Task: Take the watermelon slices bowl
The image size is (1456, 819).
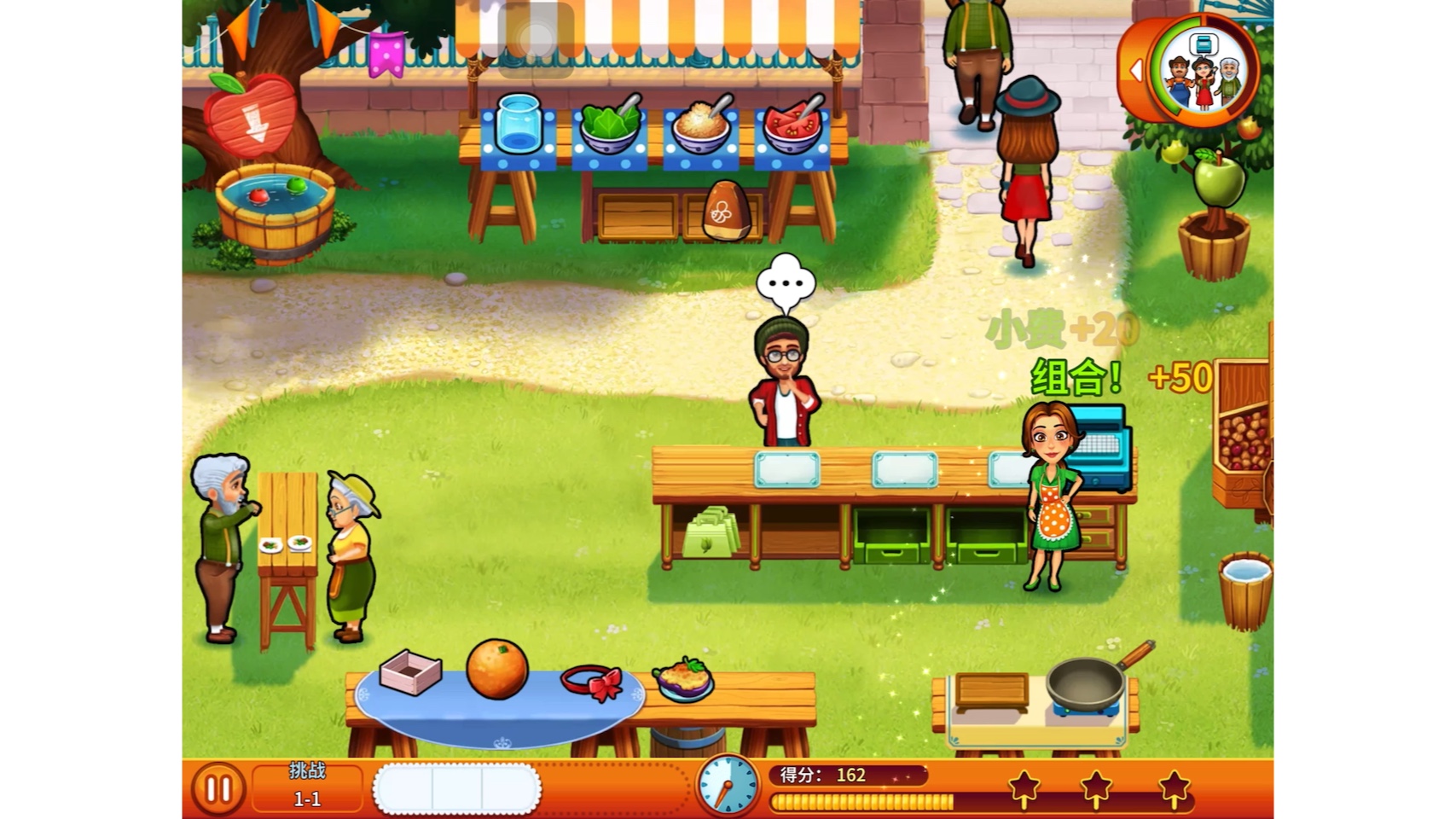Action: [x=792, y=126]
